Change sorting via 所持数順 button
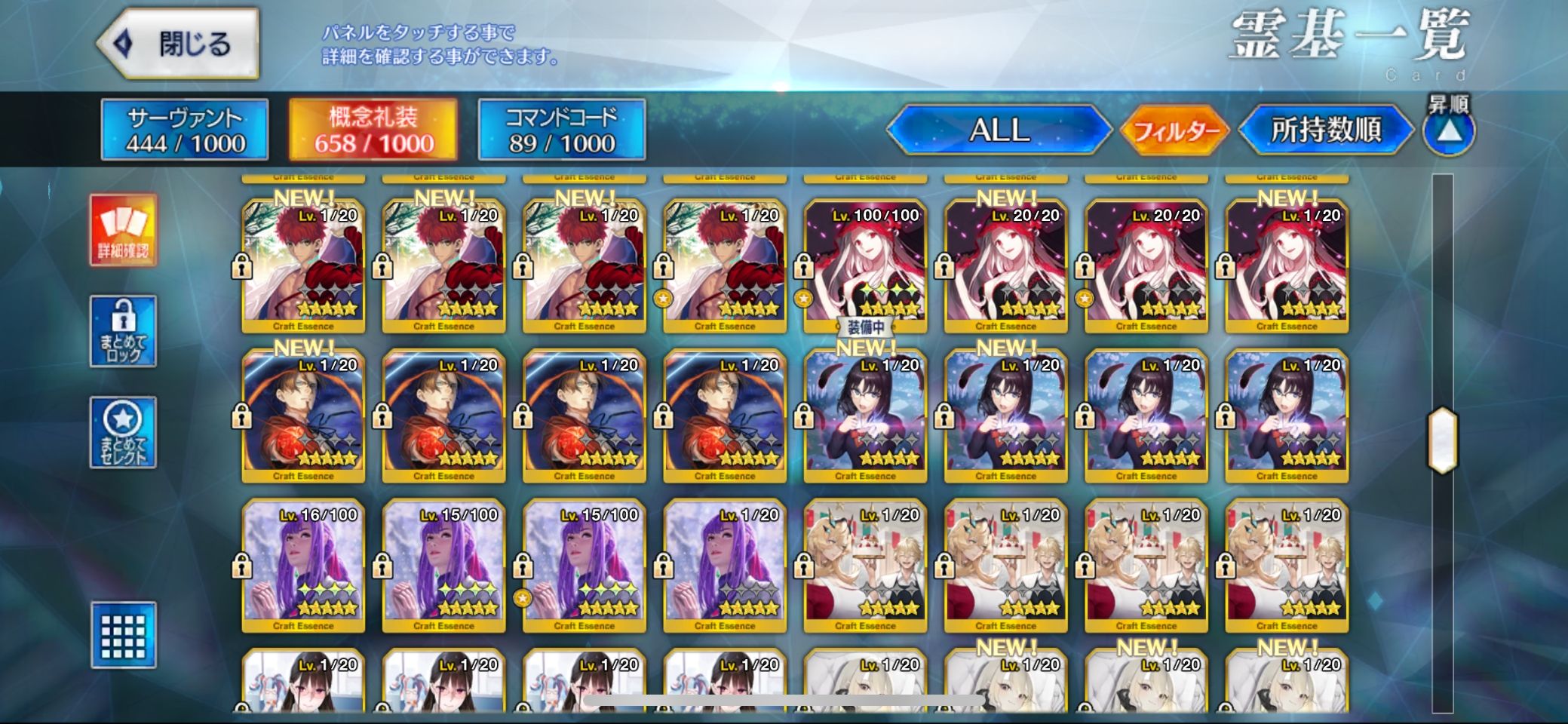The height and width of the screenshot is (724, 1568). (1325, 130)
